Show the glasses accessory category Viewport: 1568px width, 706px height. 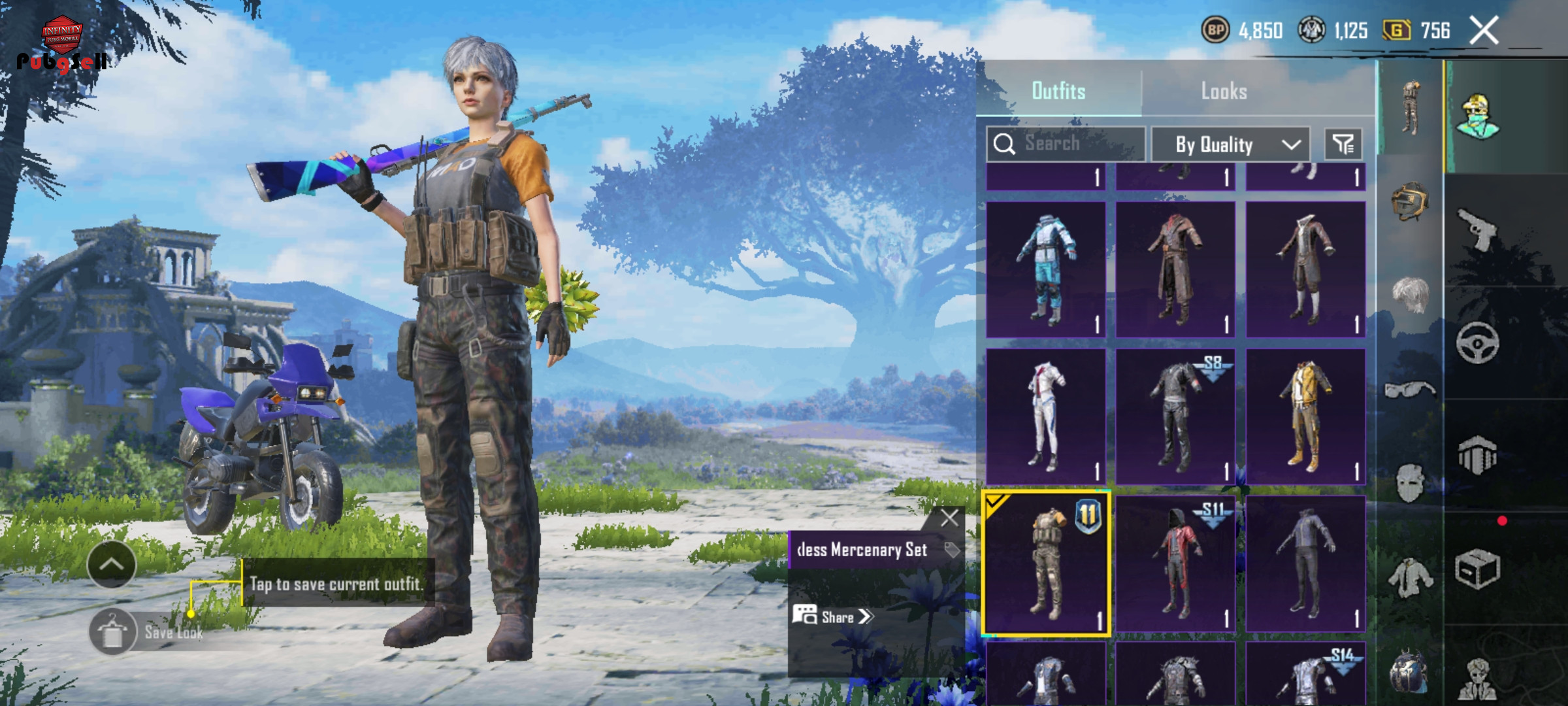(1409, 390)
